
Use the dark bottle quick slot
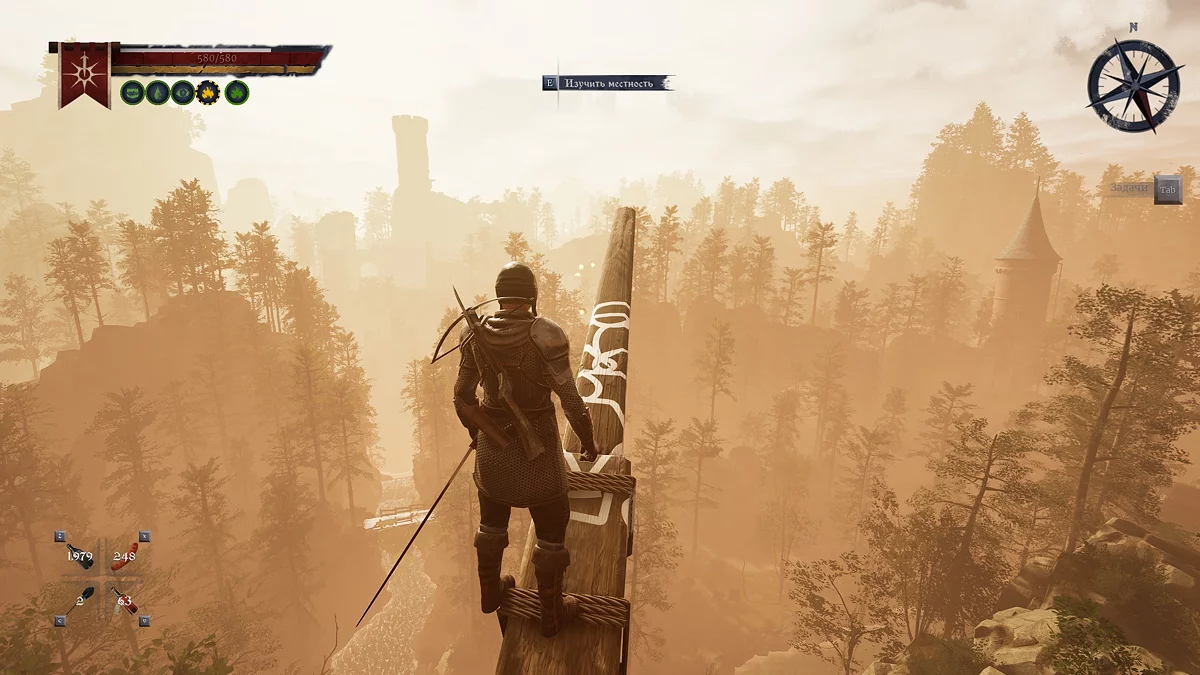82,557
